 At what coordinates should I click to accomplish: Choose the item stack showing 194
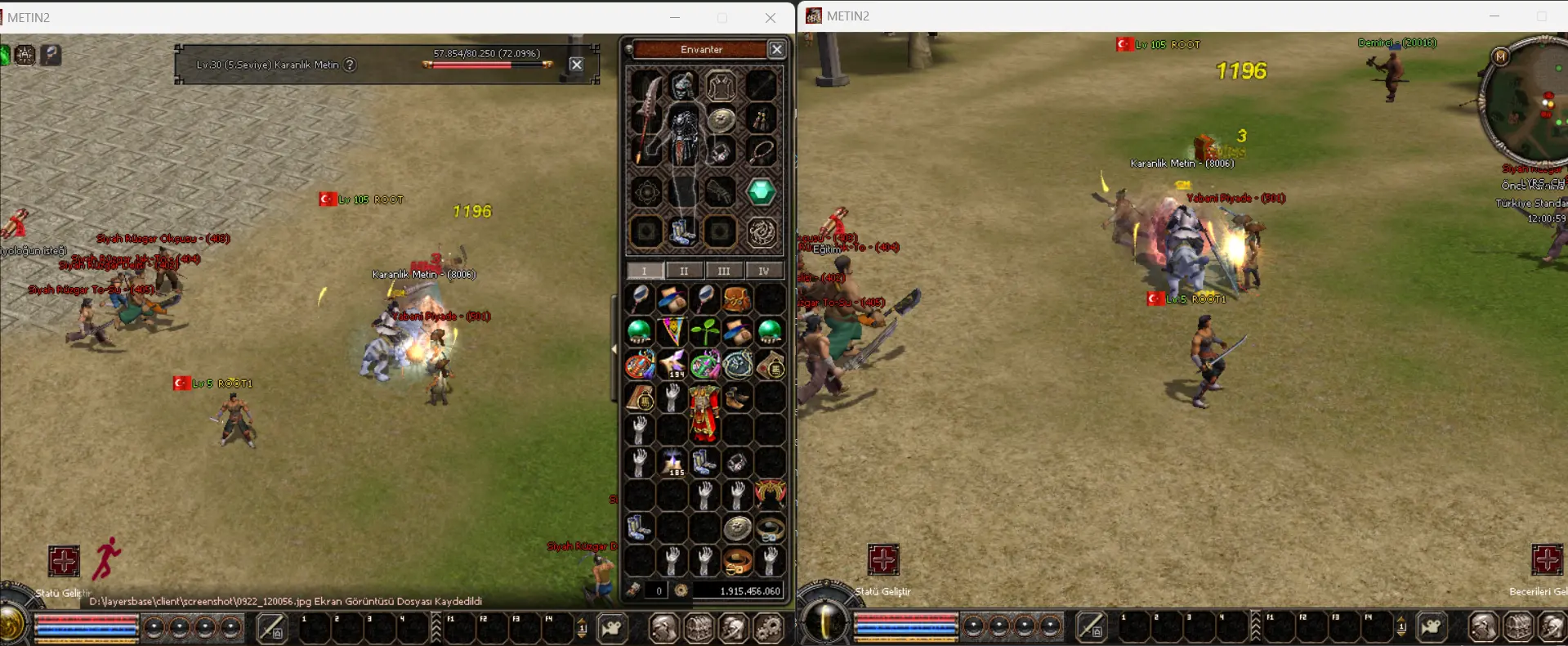[673, 364]
